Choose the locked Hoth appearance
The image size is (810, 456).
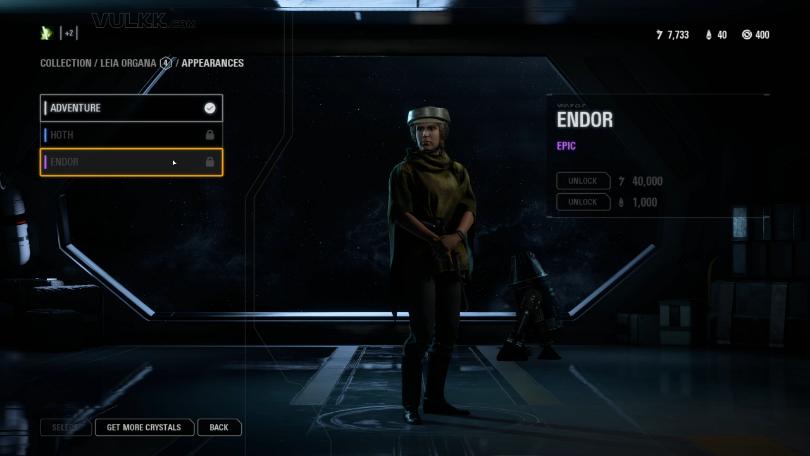(x=130, y=135)
